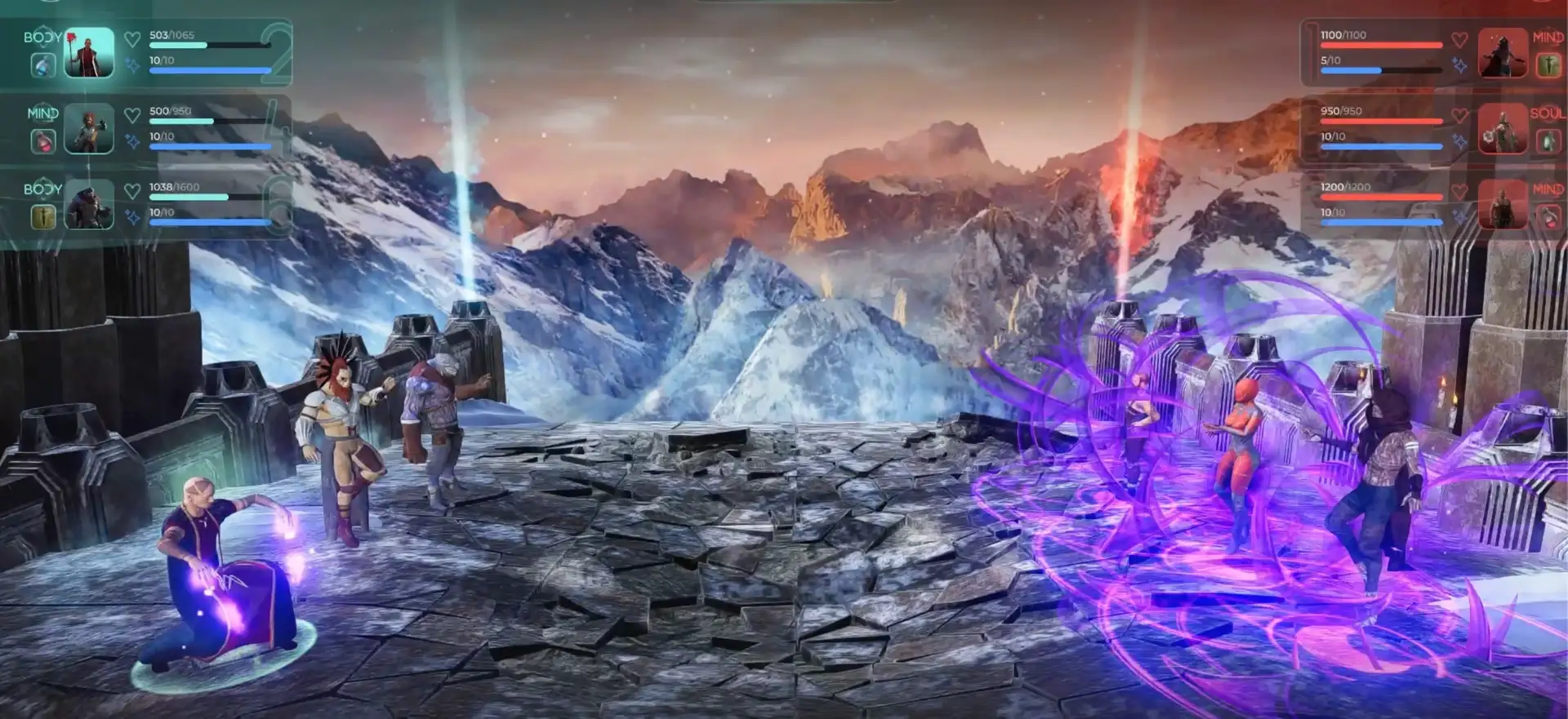Image resolution: width=1568 pixels, height=719 pixels.
Task: Click the ally's golden sword item icon
Action: click(x=43, y=216)
